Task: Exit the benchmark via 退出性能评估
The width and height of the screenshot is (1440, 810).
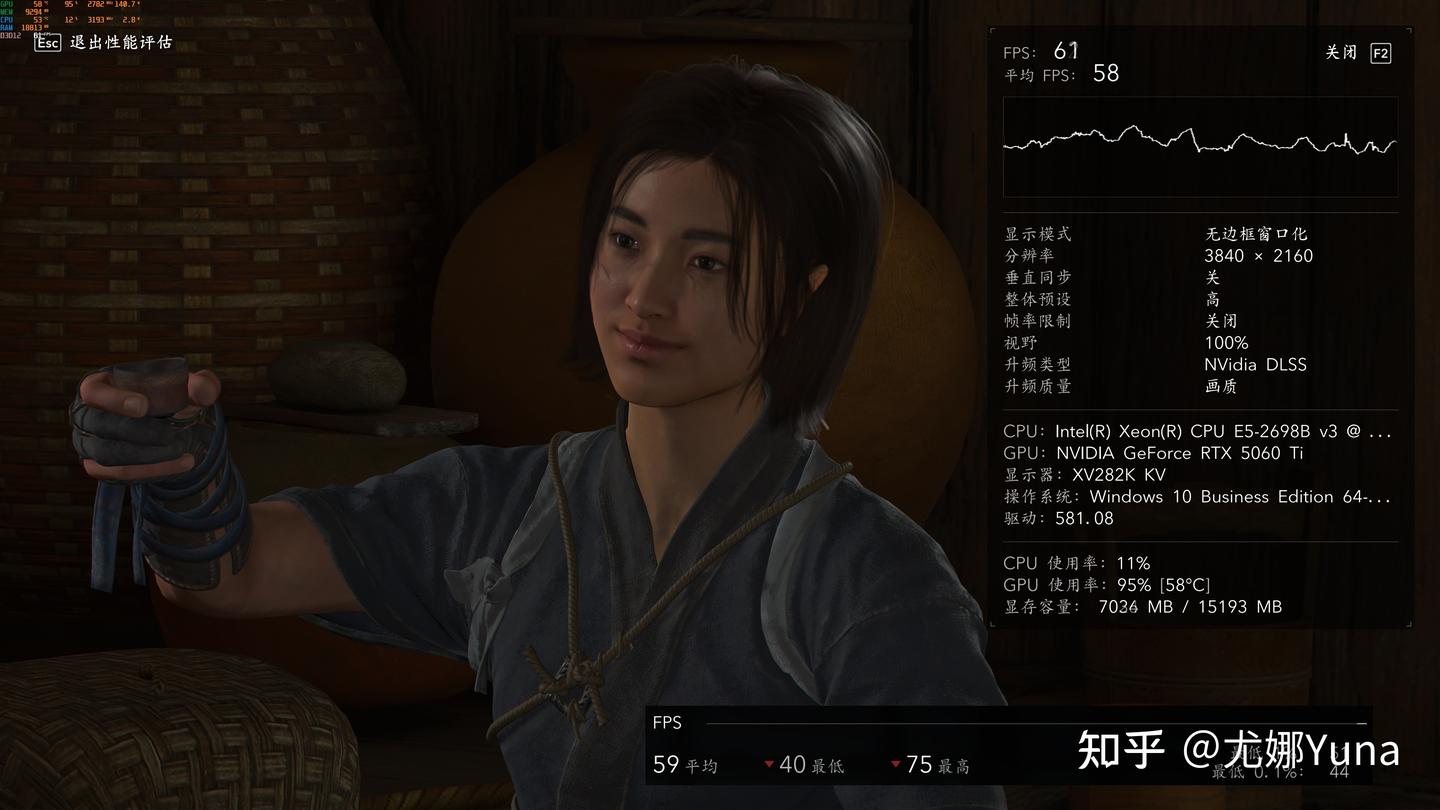Action: coord(104,42)
